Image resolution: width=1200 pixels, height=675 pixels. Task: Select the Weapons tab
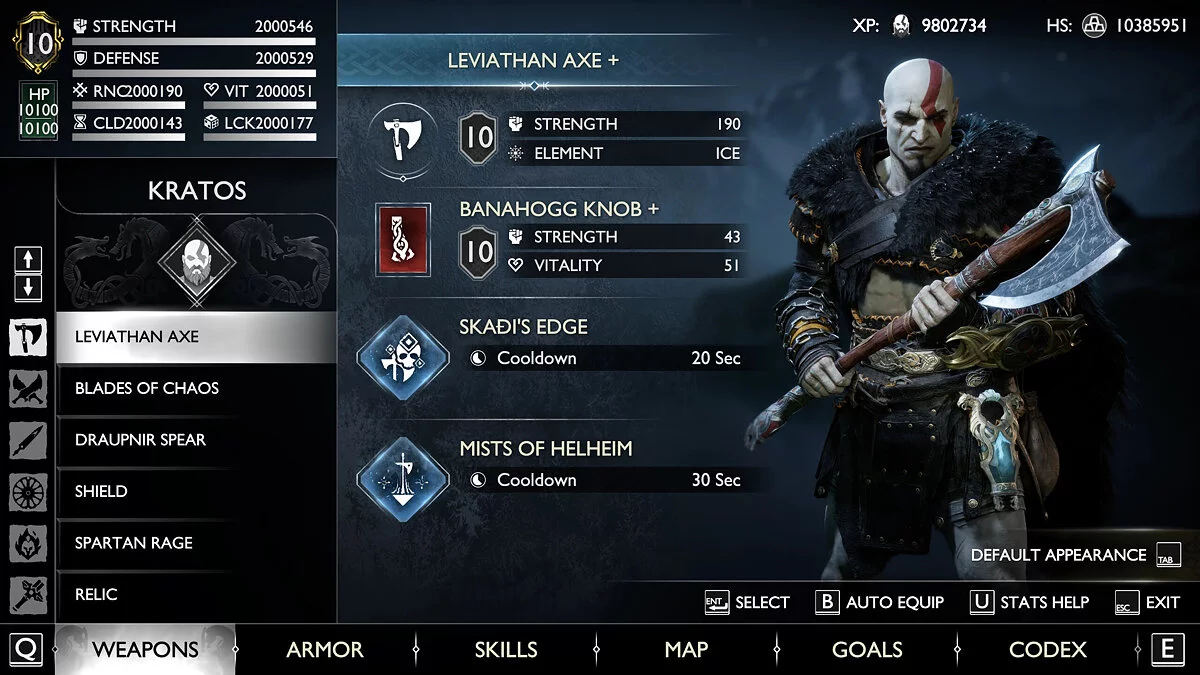coord(145,650)
